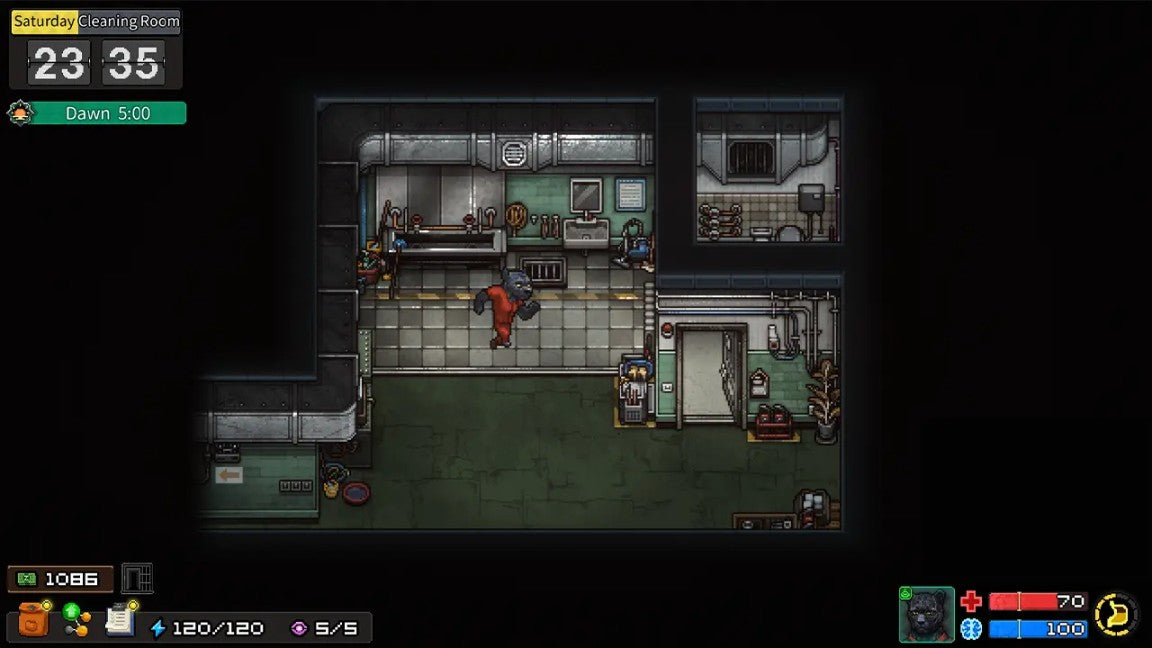Open the skill tree node icon
Screen dimensions: 1152x648
pyautogui.click(x=76, y=620)
